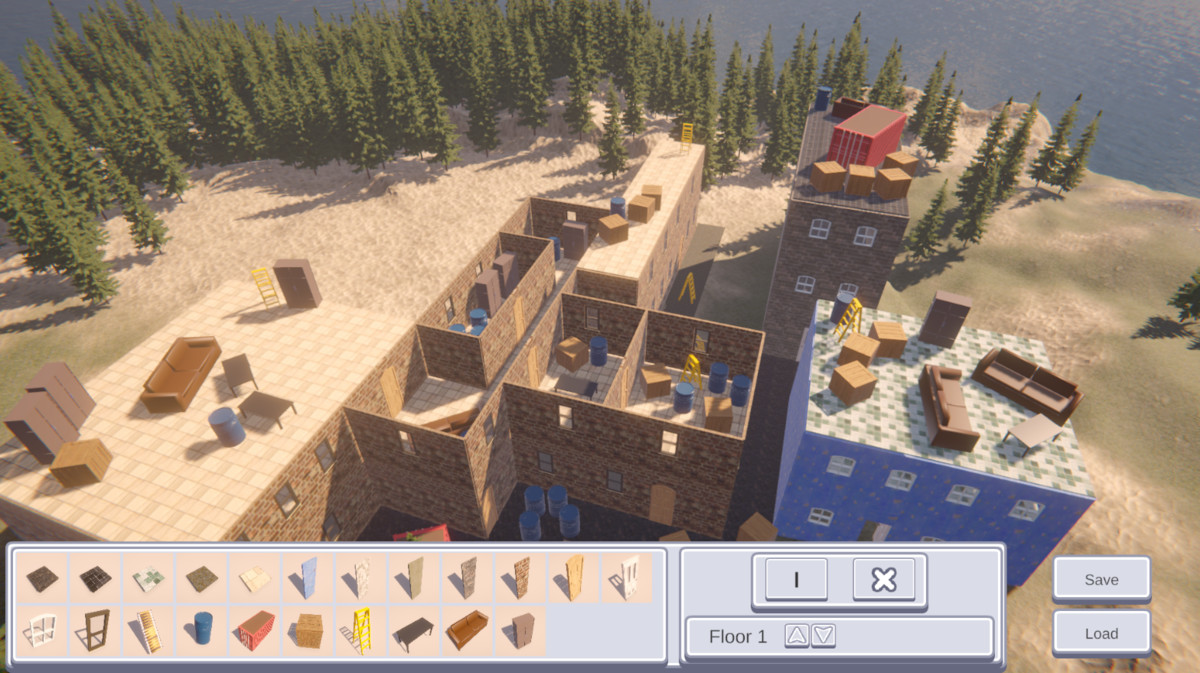1200x673 pixels.
Task: Choose the dark table furniture piece
Action: pos(413,630)
